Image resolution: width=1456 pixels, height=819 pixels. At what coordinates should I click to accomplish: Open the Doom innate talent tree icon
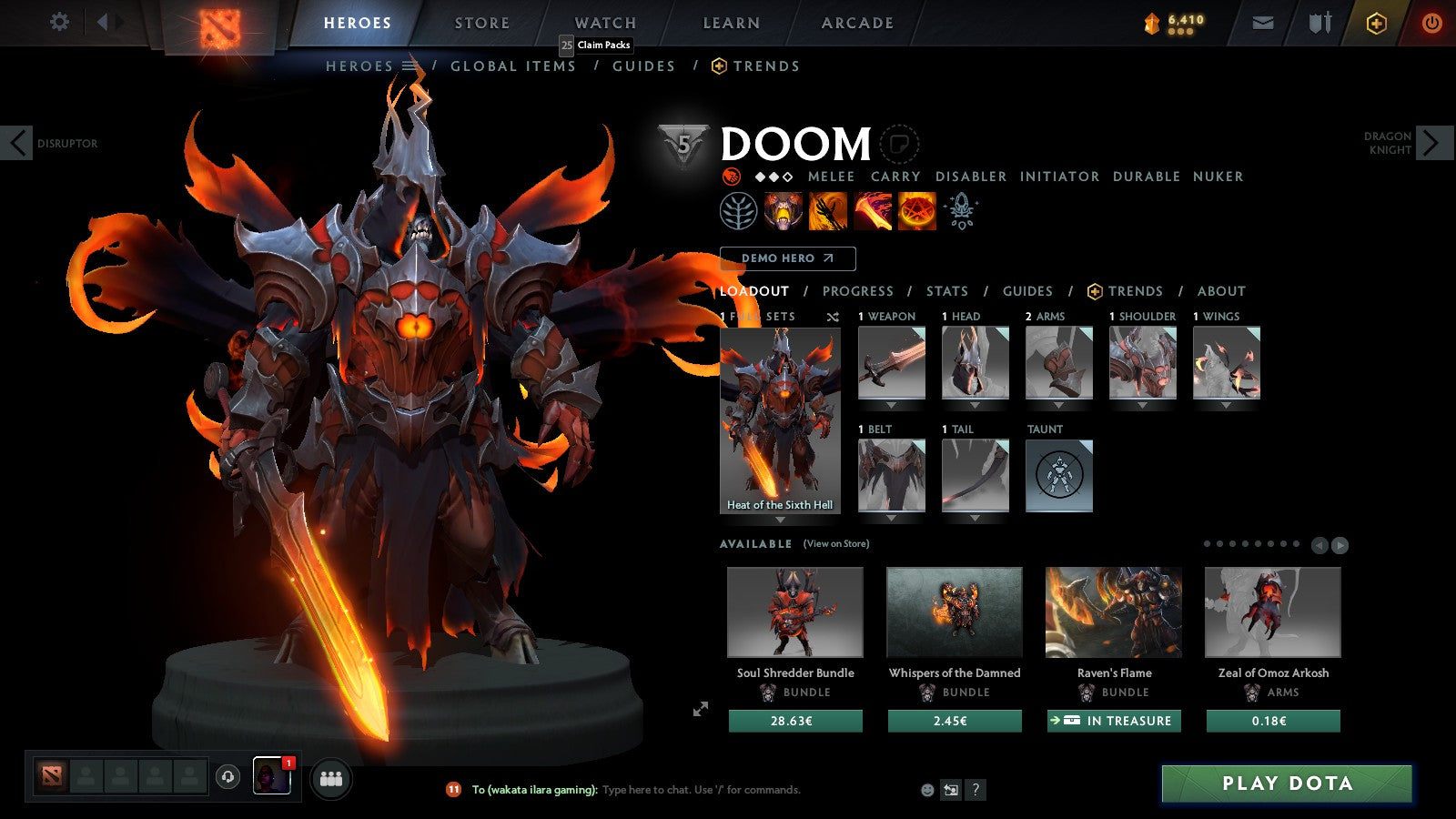(740, 212)
